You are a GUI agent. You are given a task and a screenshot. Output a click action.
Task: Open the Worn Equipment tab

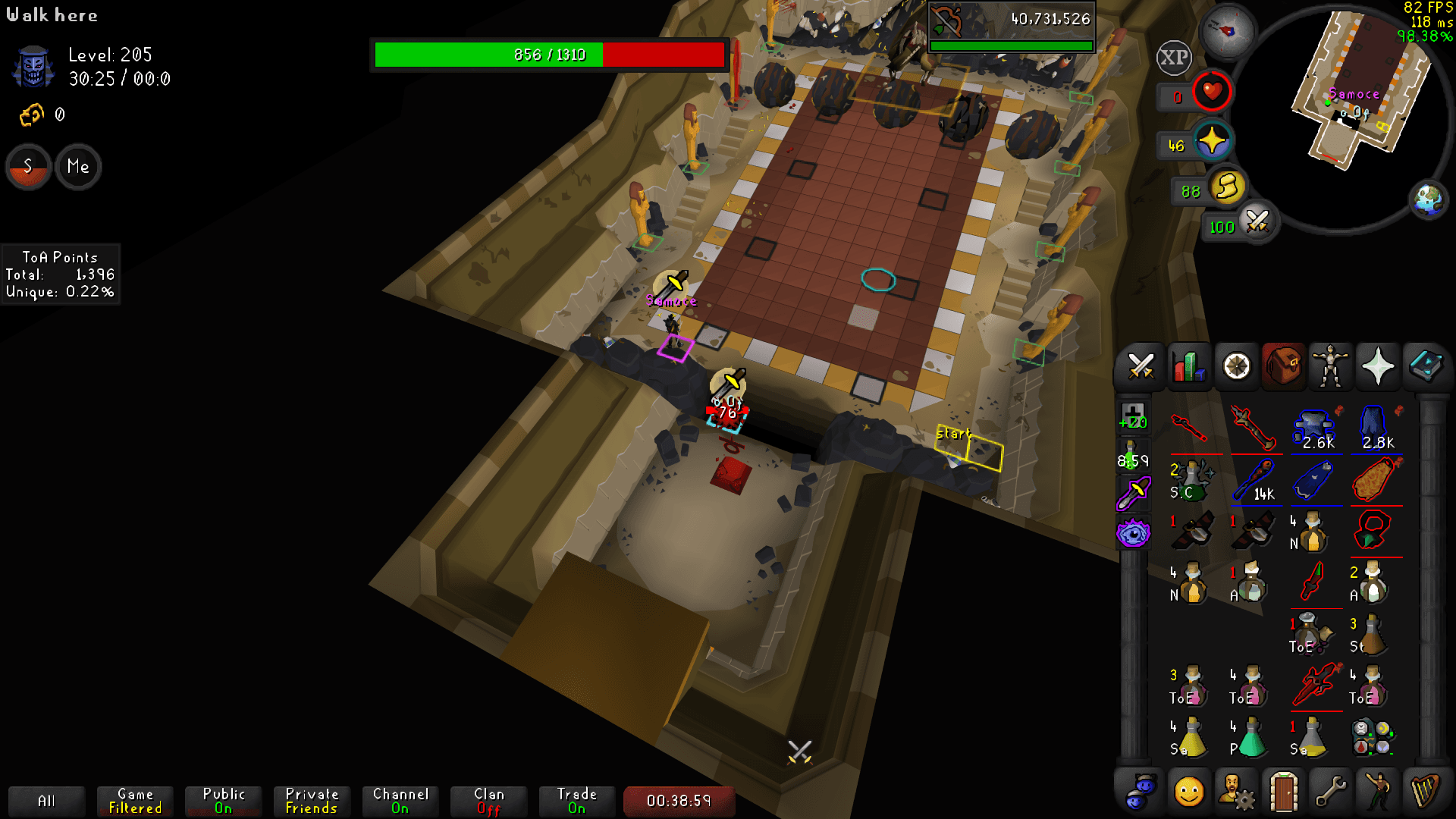tap(1330, 366)
